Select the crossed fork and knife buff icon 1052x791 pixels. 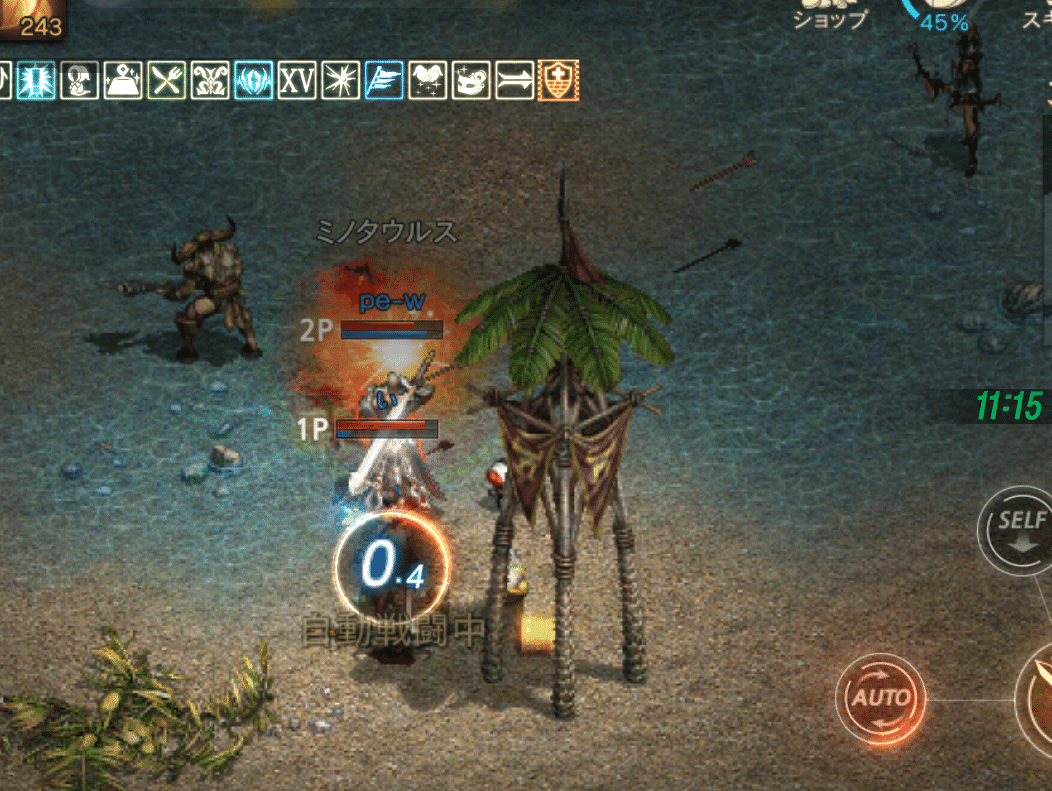point(167,80)
